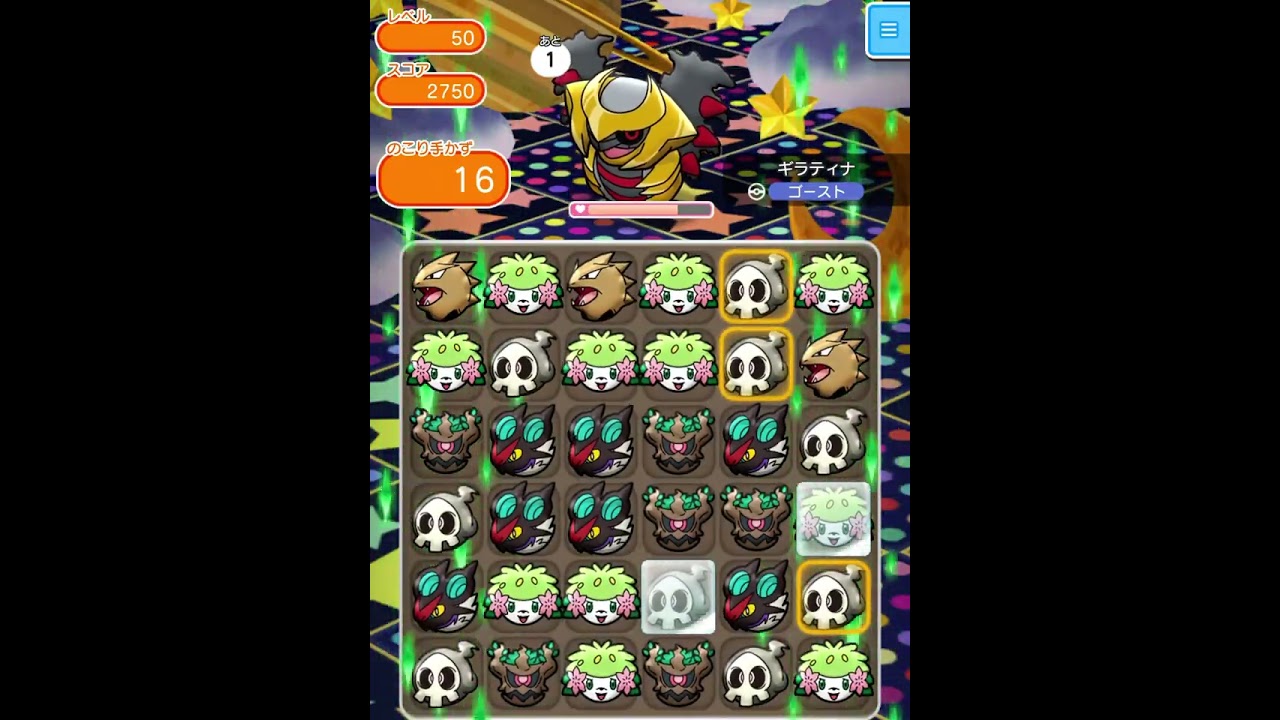
Task: Tap the あと 1 counter bubble
Action: tap(549, 58)
